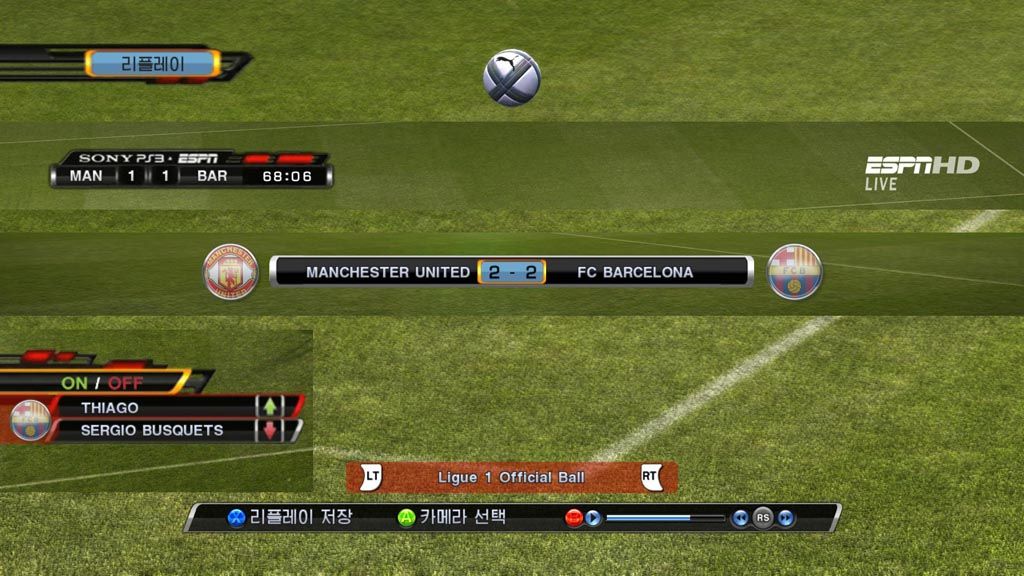Open 카메라 선택 camera selection
This screenshot has width=1024, height=576.
pyautogui.click(x=452, y=517)
